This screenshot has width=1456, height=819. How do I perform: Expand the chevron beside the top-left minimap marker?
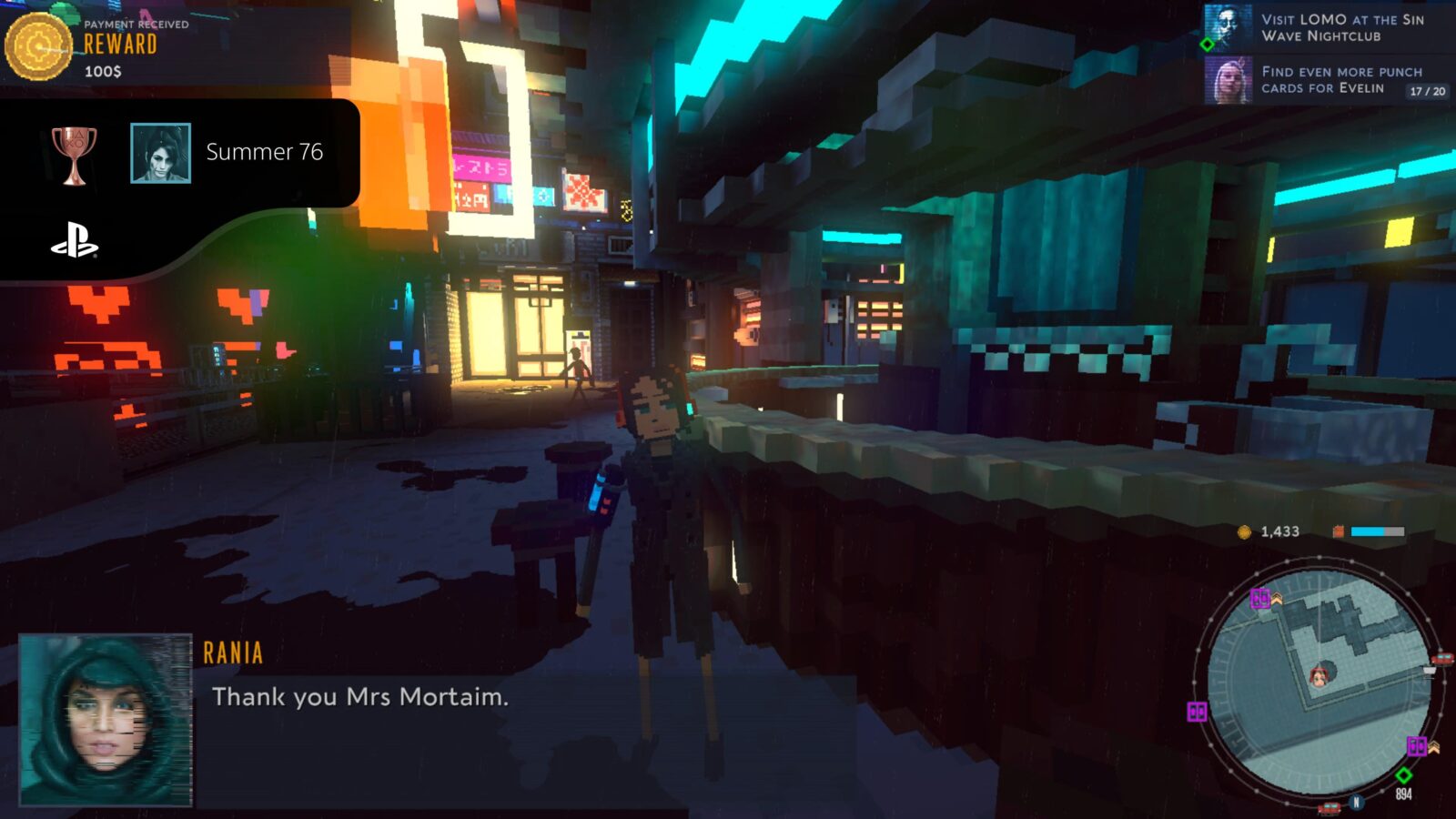(1277, 600)
